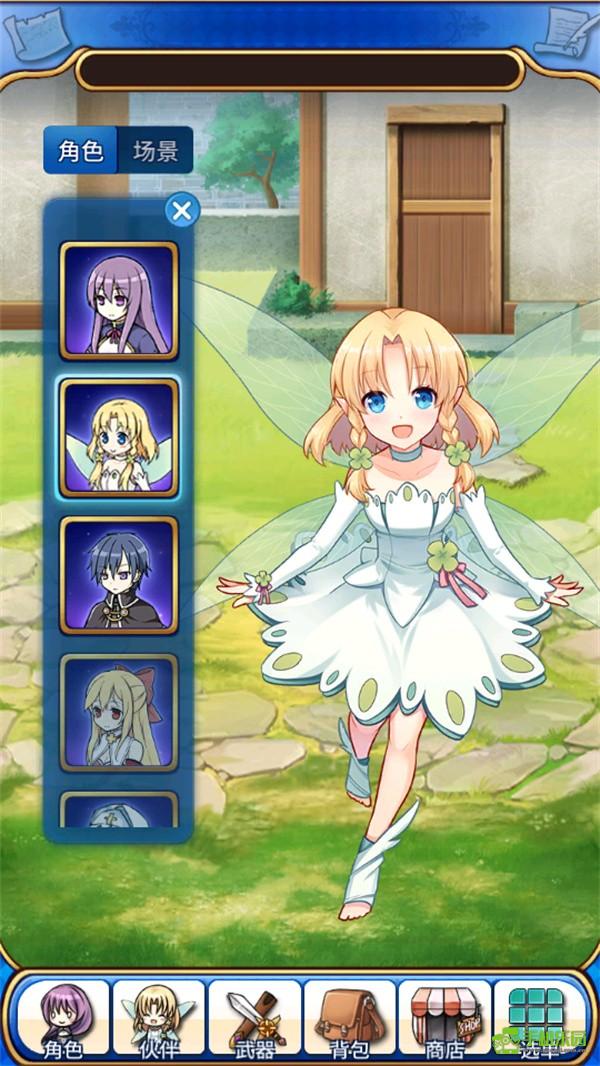Select the blonde girl with red bow portrait

coord(119,712)
